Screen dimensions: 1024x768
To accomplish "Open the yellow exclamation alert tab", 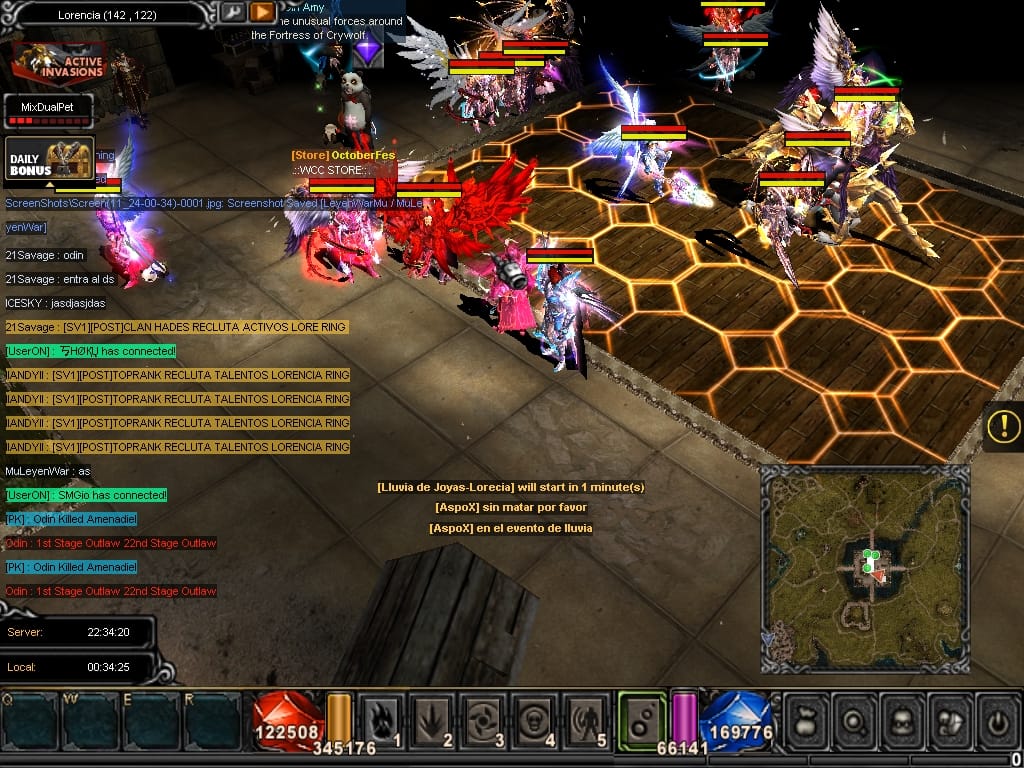I will (x=1003, y=427).
